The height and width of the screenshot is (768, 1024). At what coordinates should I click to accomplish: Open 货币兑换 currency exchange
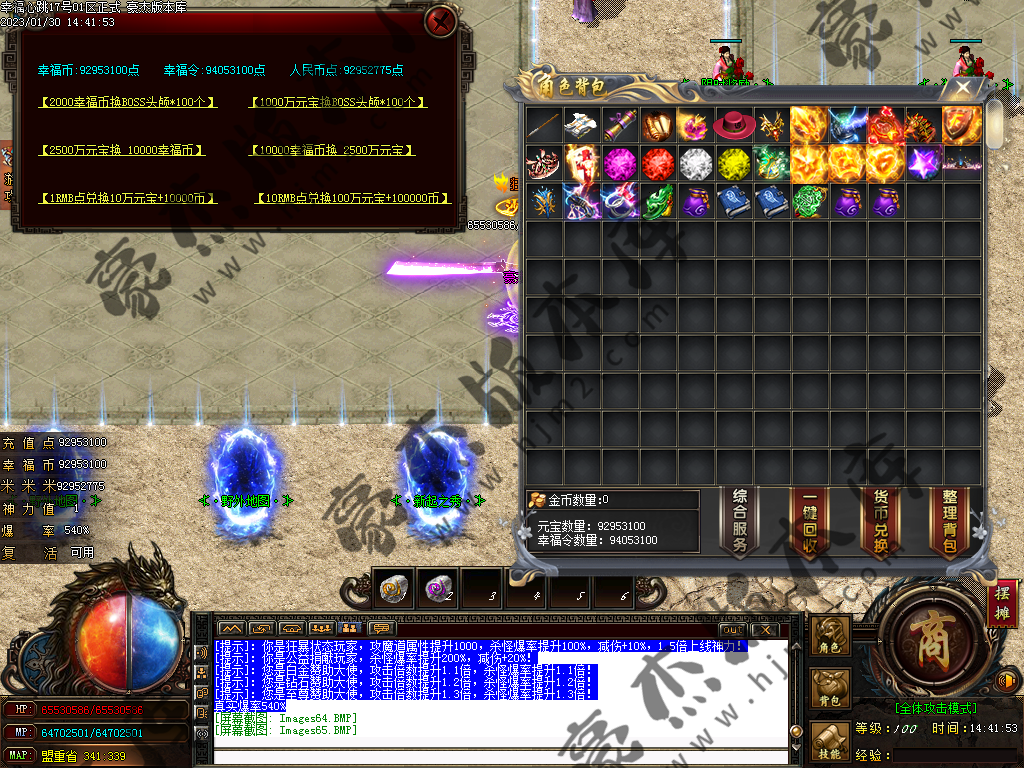point(880,522)
